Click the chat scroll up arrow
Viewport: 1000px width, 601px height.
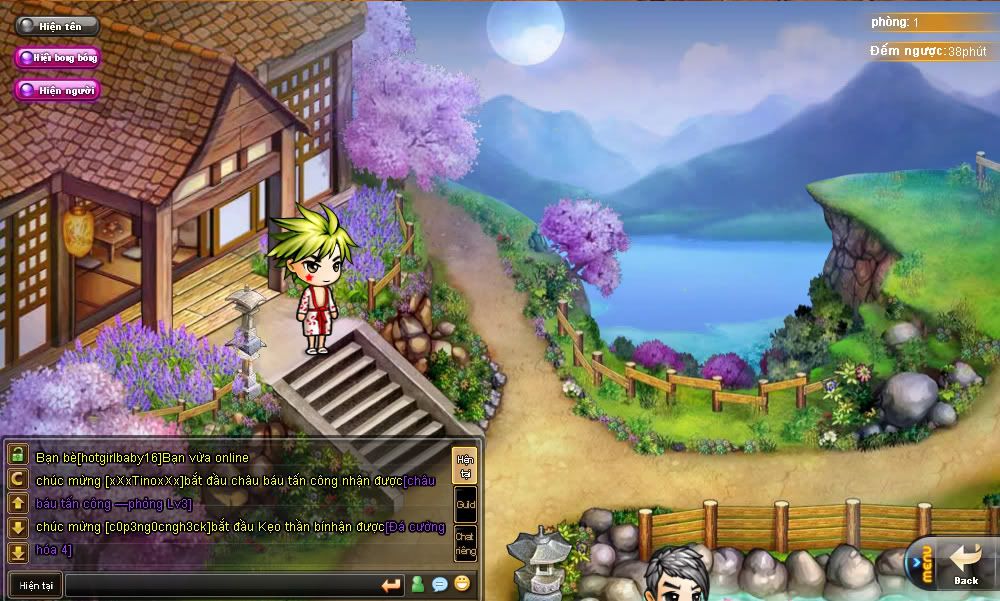pos(18,503)
